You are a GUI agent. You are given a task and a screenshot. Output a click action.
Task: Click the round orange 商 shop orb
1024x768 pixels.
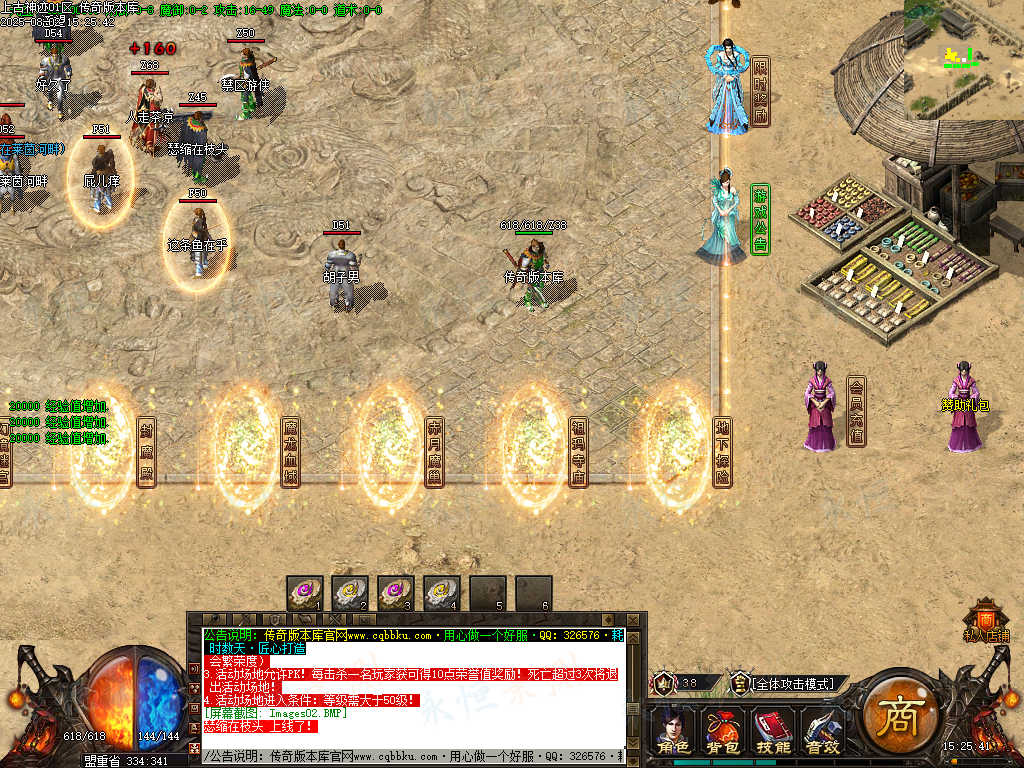[896, 720]
